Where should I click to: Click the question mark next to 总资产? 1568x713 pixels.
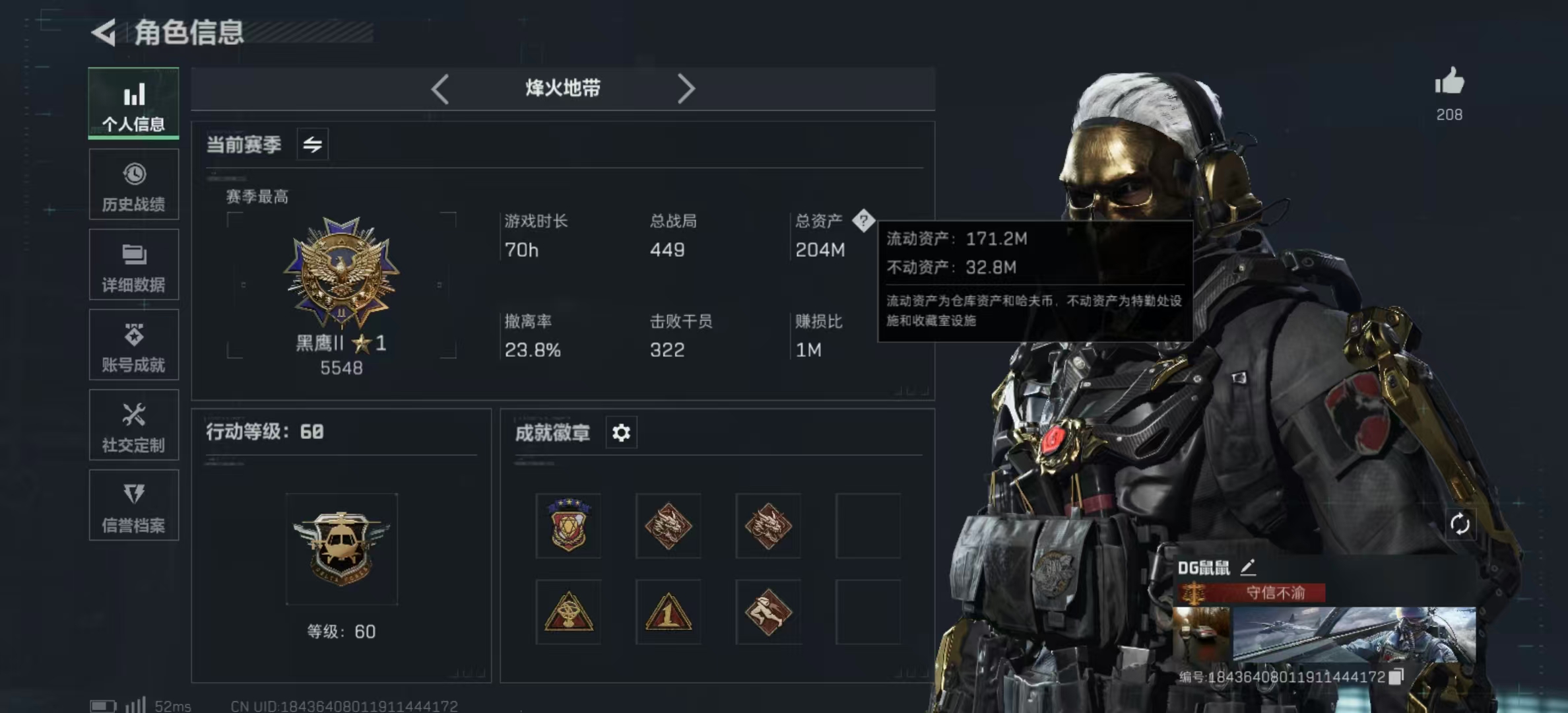[863, 222]
